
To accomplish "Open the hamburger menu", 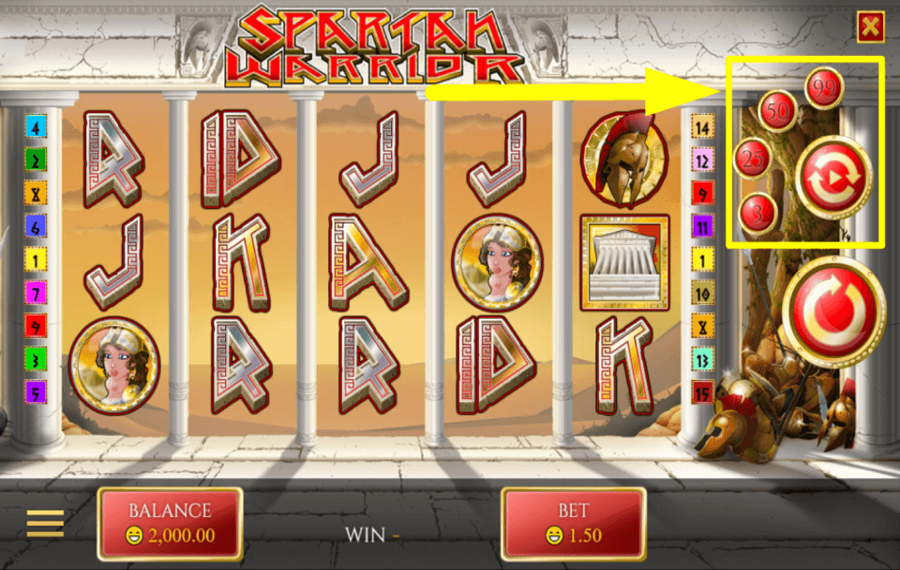I will click(x=45, y=523).
